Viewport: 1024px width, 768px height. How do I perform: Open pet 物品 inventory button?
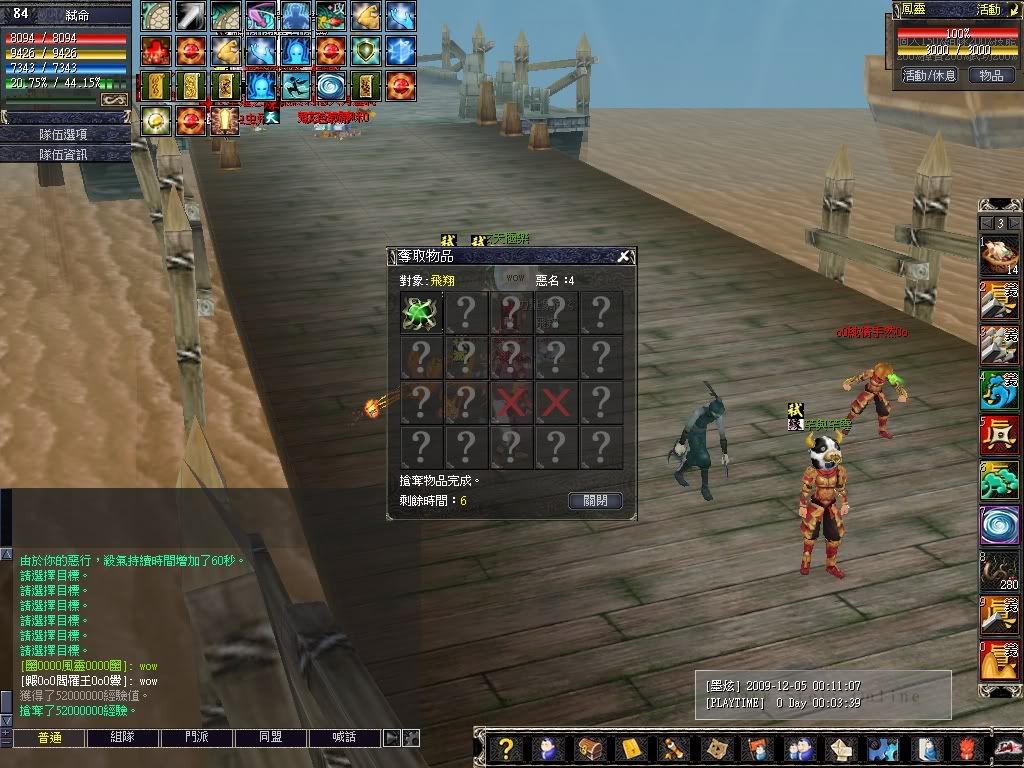pyautogui.click(x=991, y=75)
